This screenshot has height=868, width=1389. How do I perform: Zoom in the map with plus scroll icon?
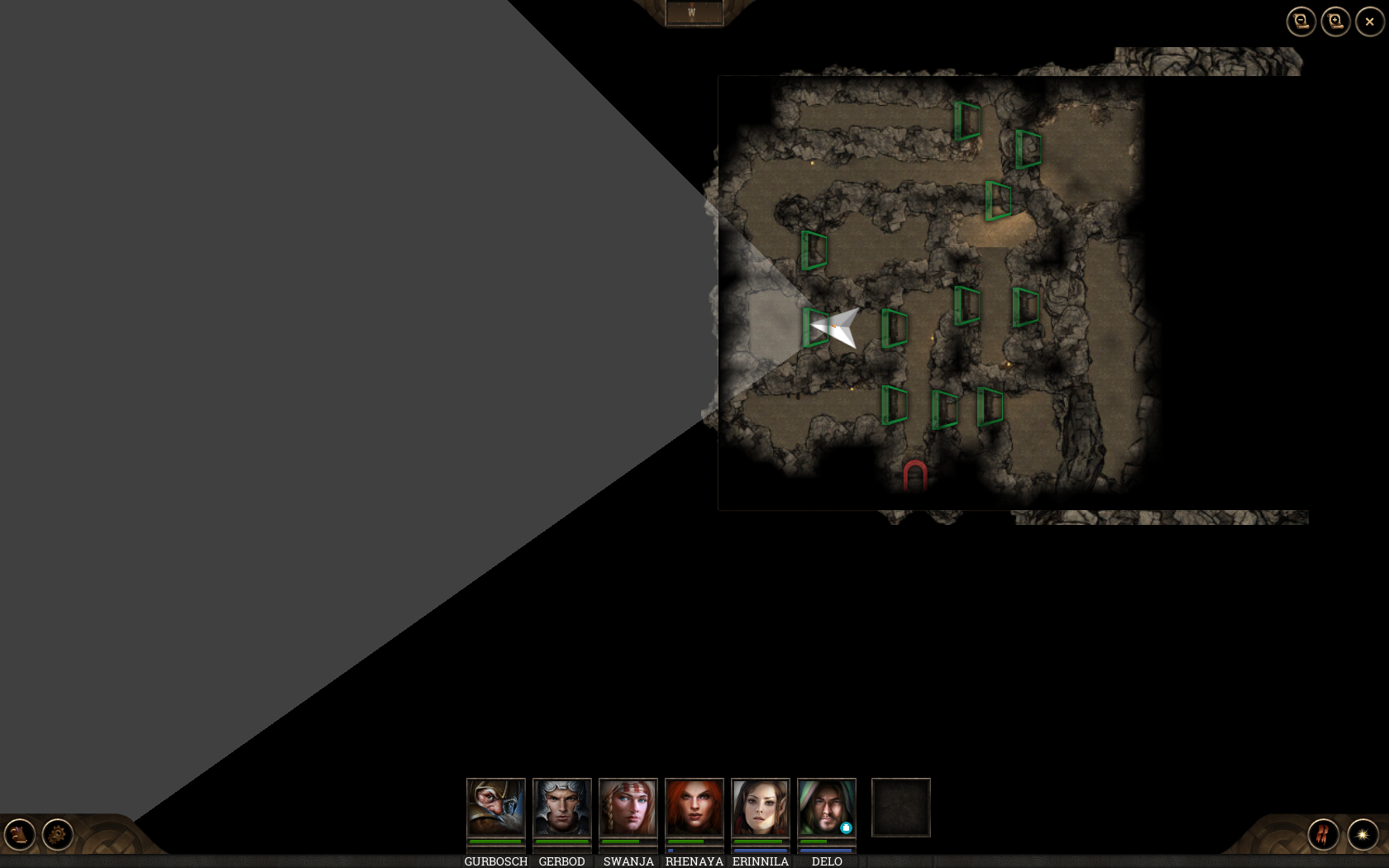point(1334,20)
